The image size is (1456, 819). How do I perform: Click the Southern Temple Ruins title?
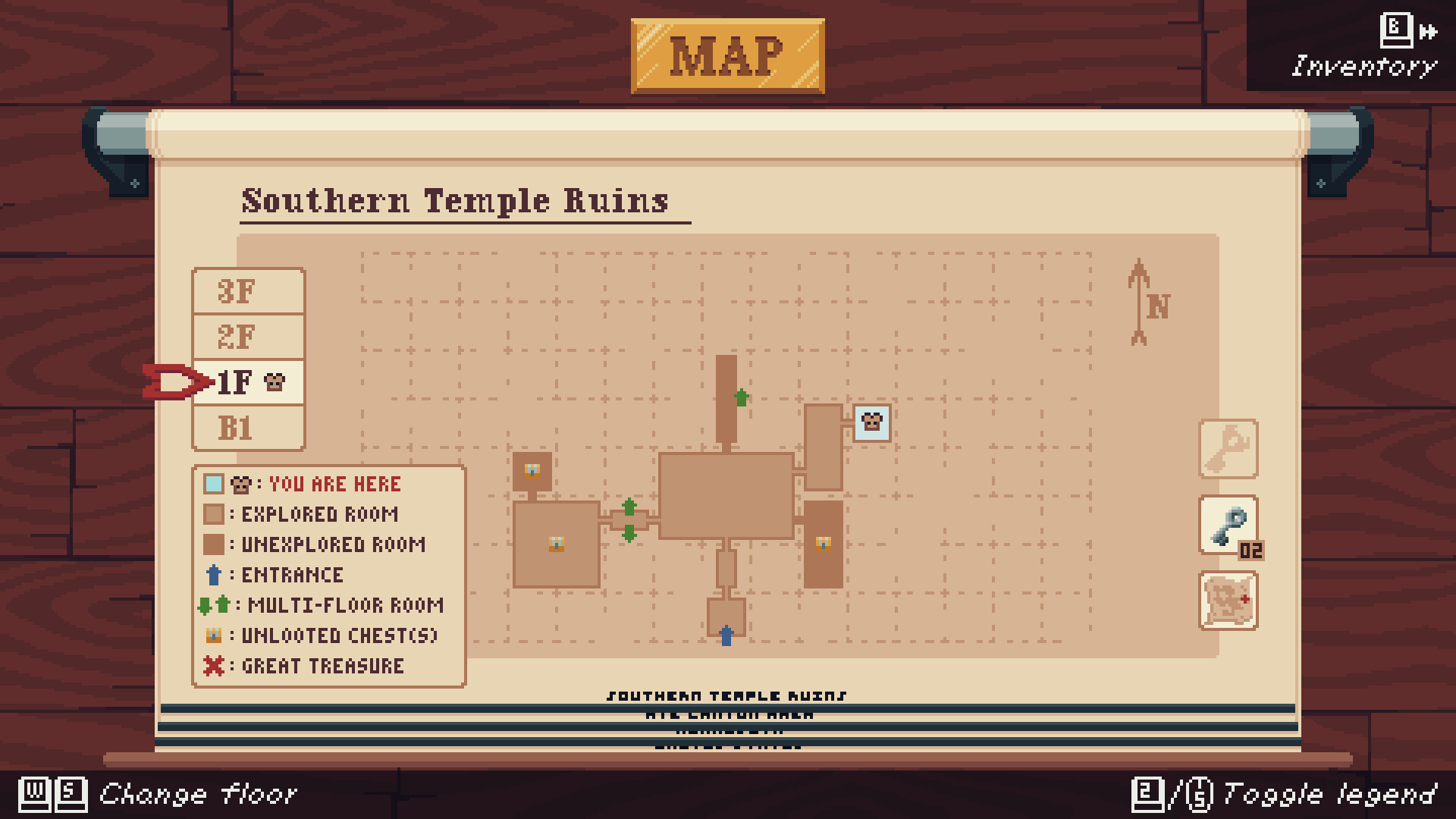pos(455,200)
